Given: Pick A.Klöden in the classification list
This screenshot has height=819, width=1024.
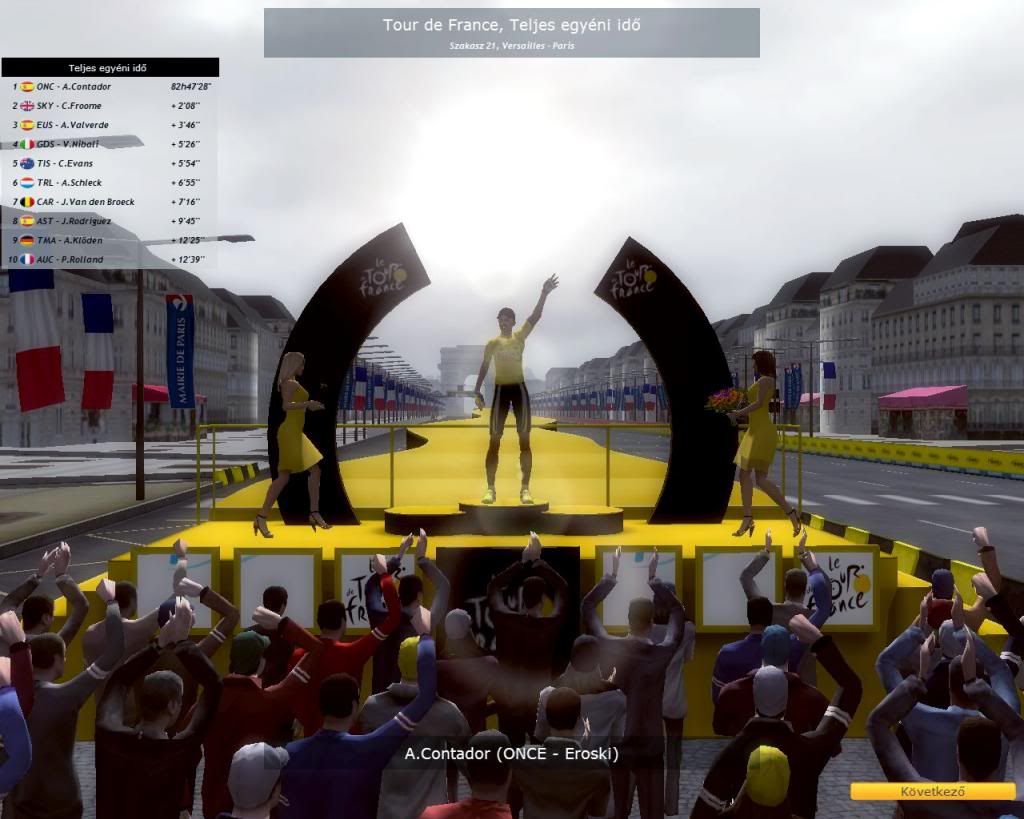Looking at the screenshot, I should pyautogui.click(x=108, y=240).
